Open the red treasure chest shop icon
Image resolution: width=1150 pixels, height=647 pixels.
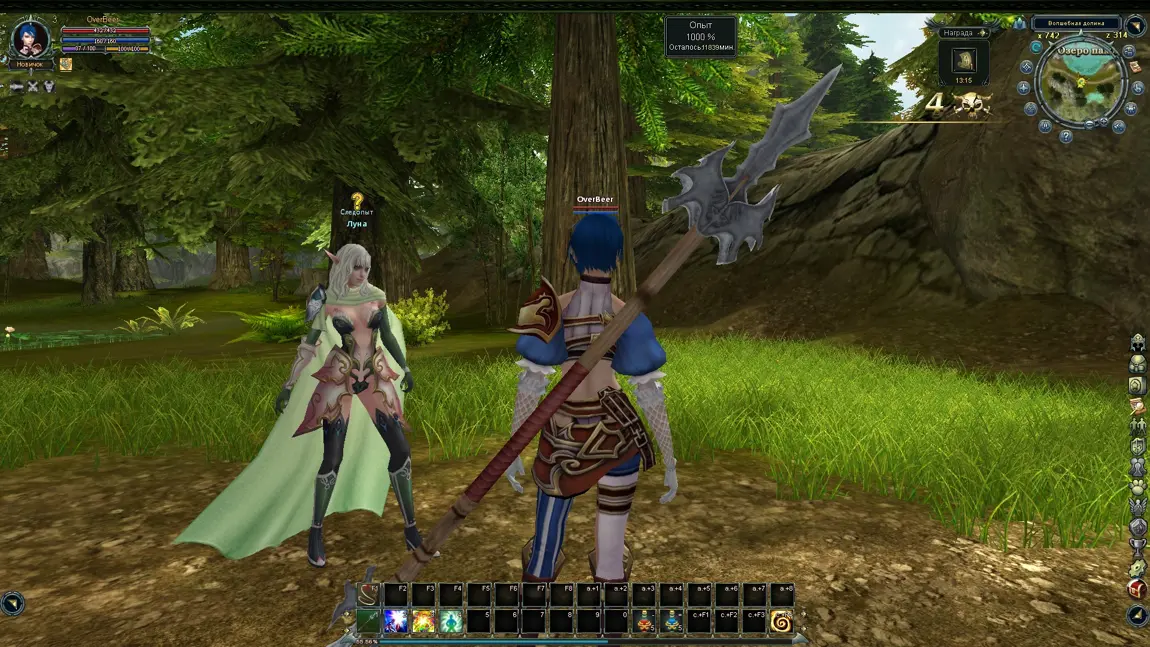1137,589
